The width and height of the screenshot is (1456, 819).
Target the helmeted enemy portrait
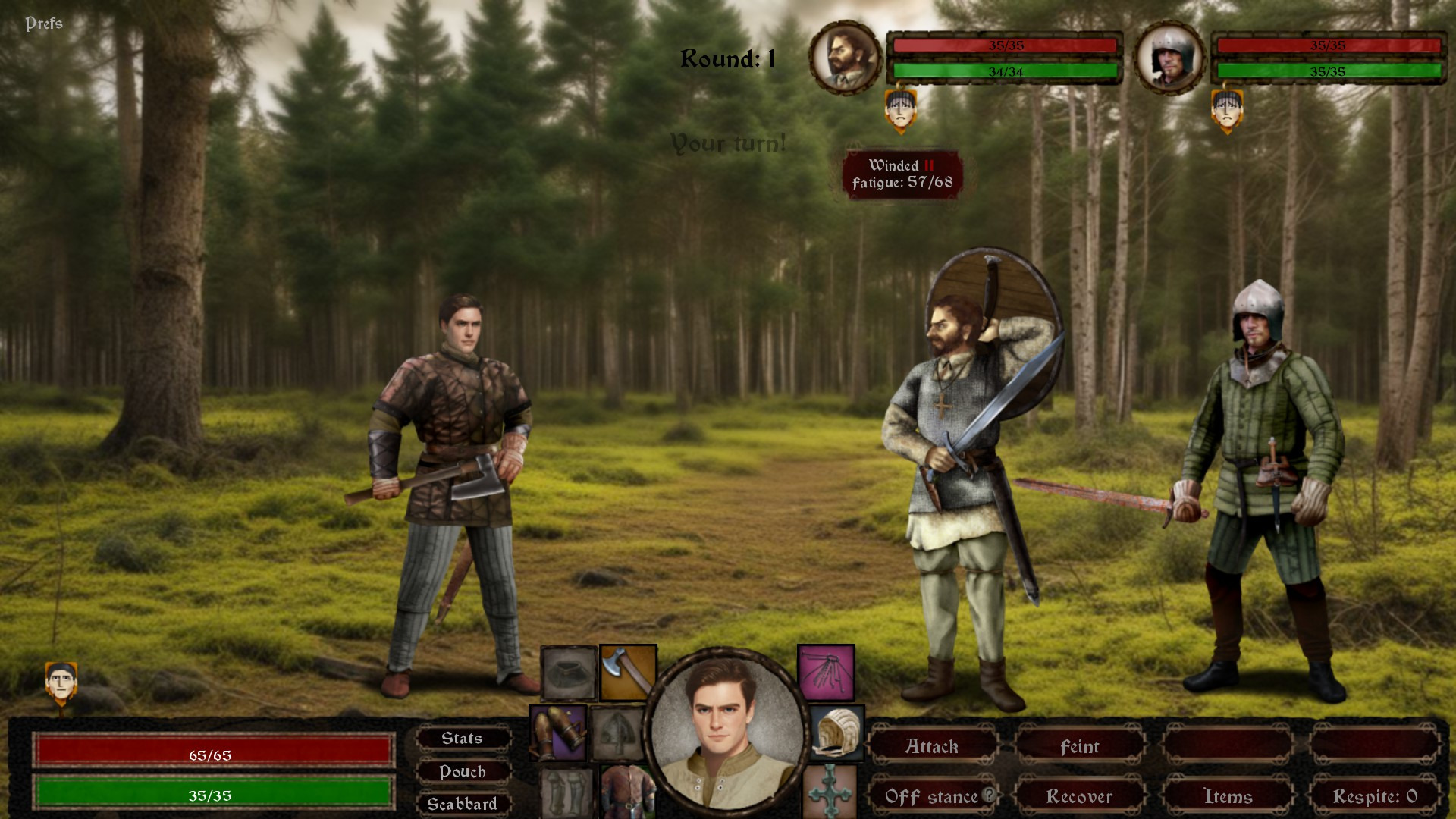[1169, 58]
